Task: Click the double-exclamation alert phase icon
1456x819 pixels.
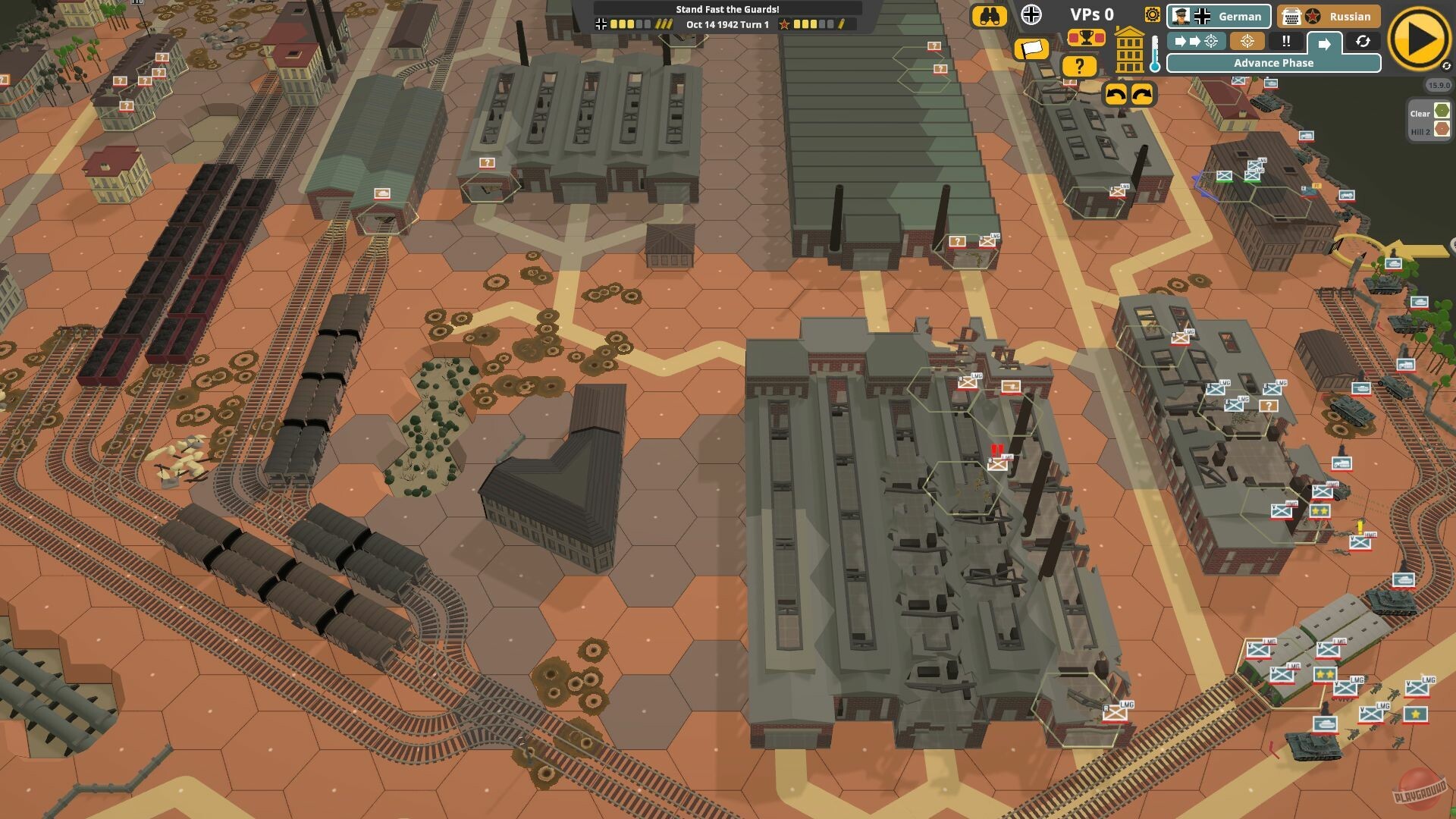Action: pos(1286,42)
